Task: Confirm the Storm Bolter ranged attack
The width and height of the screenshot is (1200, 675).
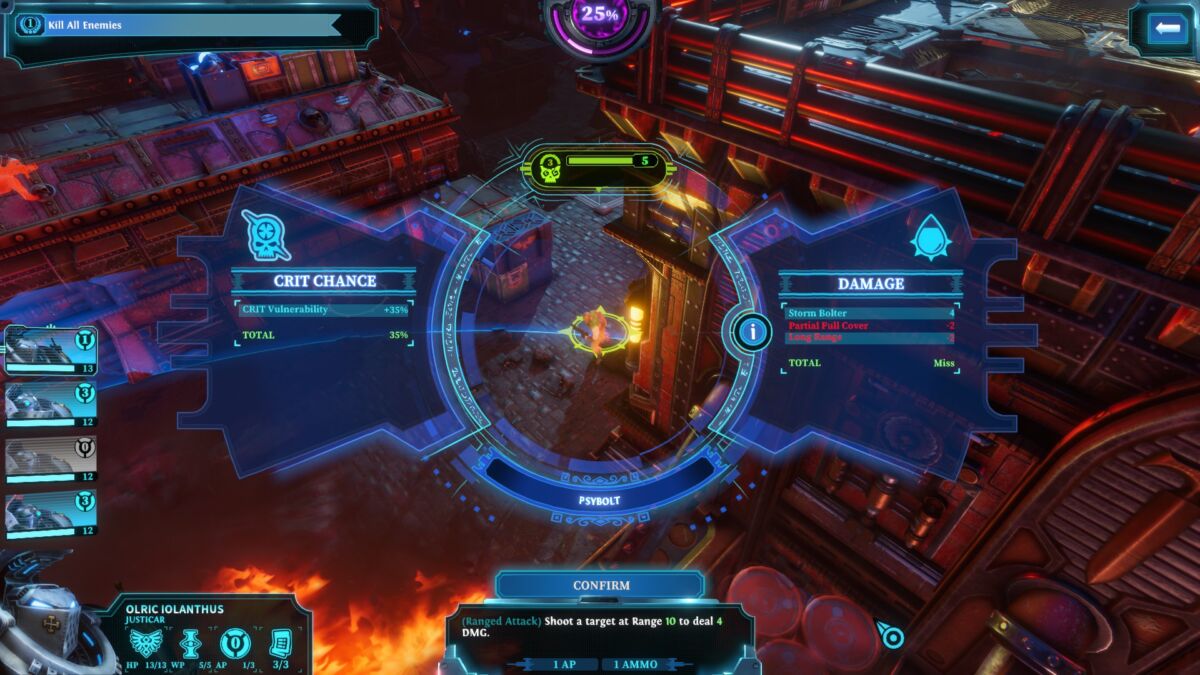Action: click(600, 585)
